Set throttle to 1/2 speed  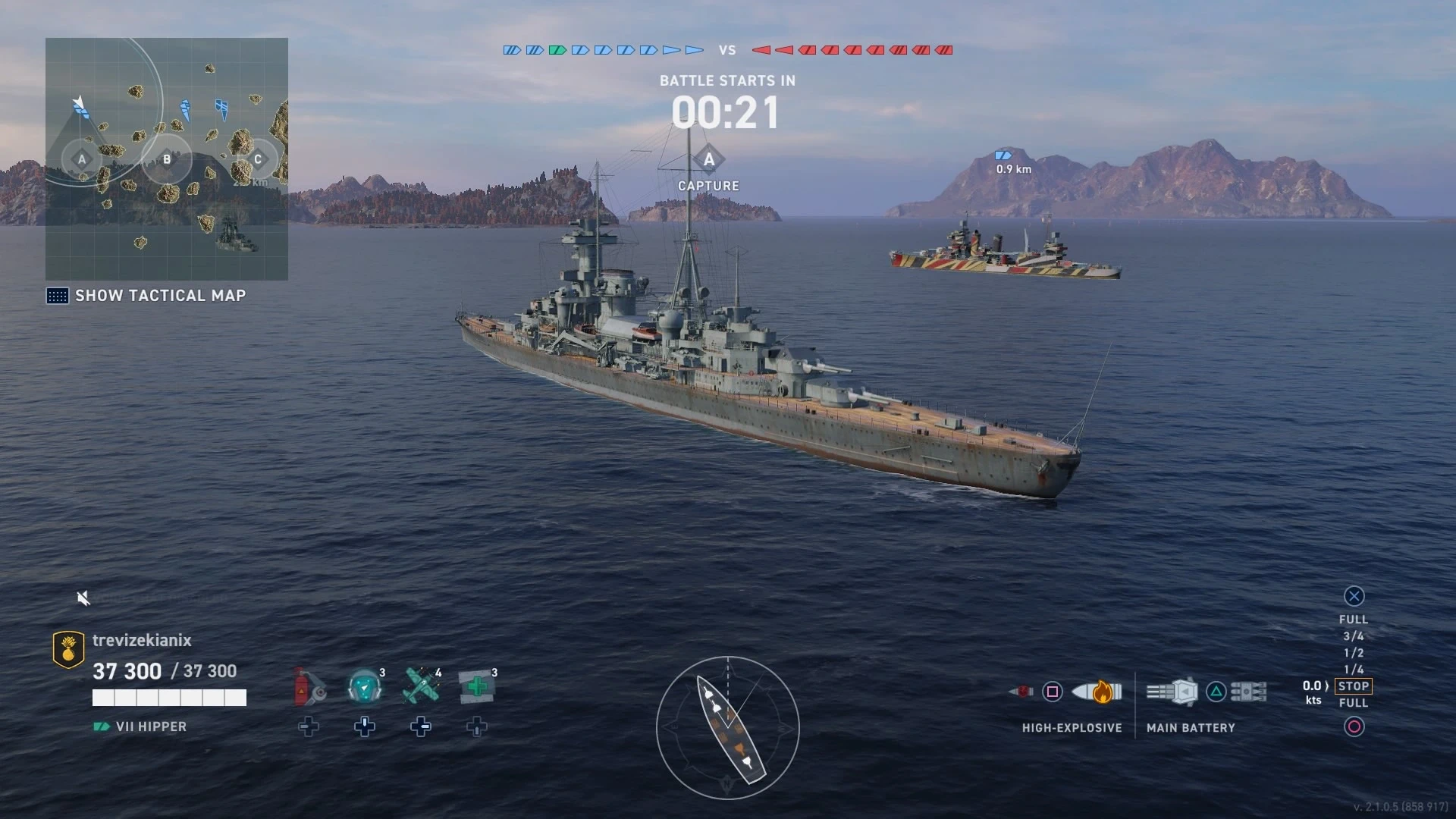click(x=1354, y=653)
